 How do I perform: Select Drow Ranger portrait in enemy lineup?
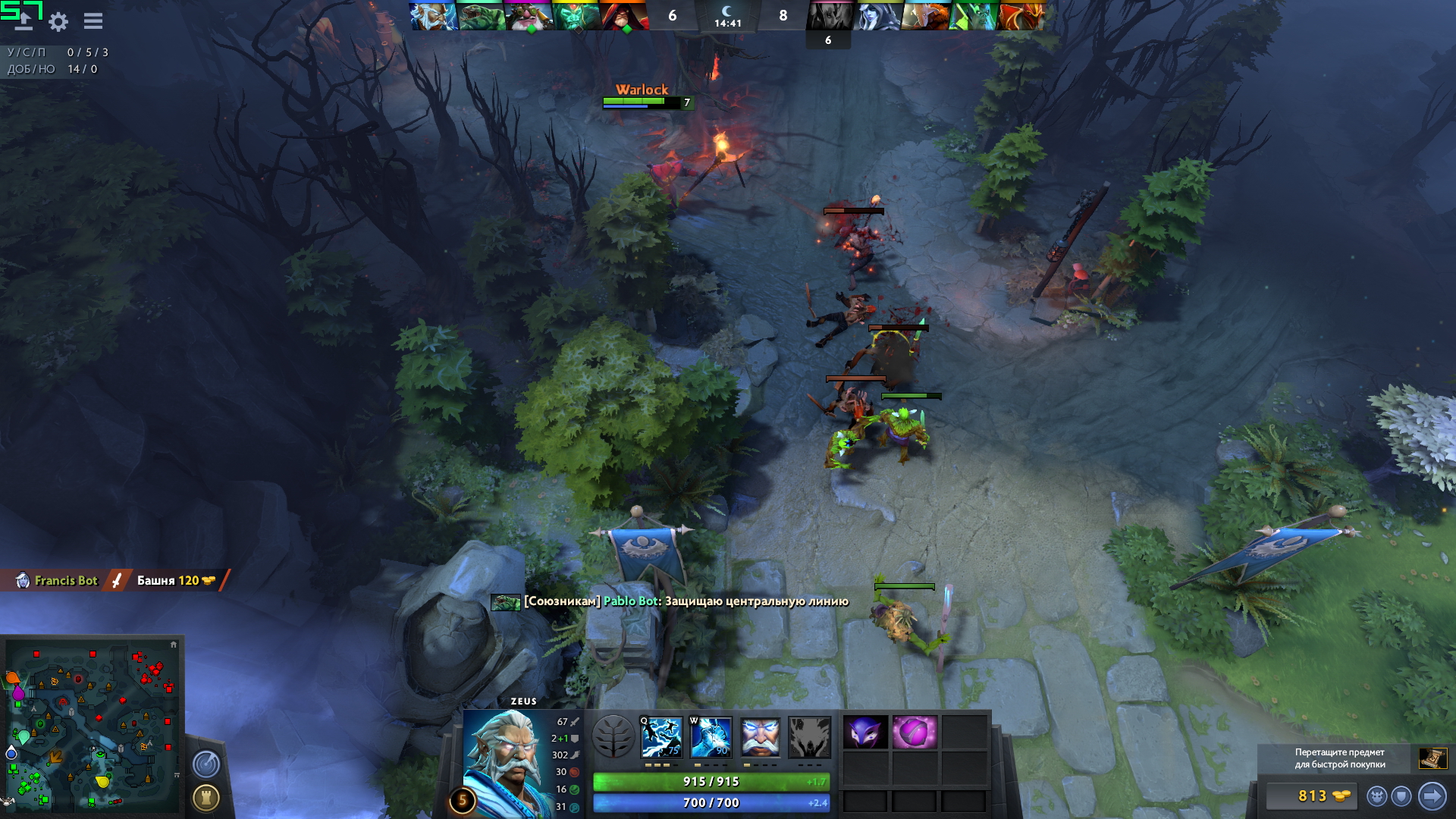click(877, 16)
